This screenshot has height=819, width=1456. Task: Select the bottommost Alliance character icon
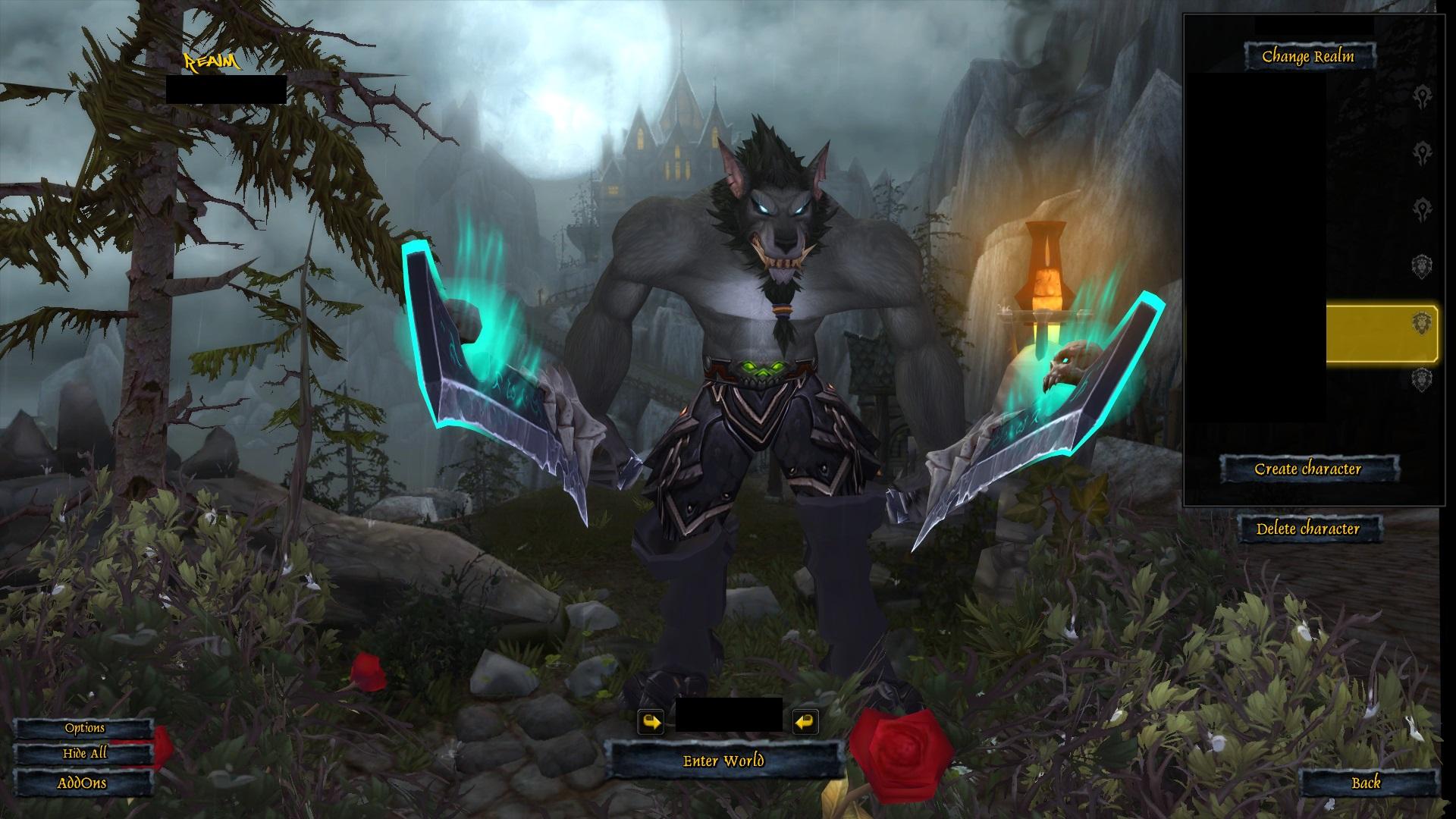tap(1424, 378)
